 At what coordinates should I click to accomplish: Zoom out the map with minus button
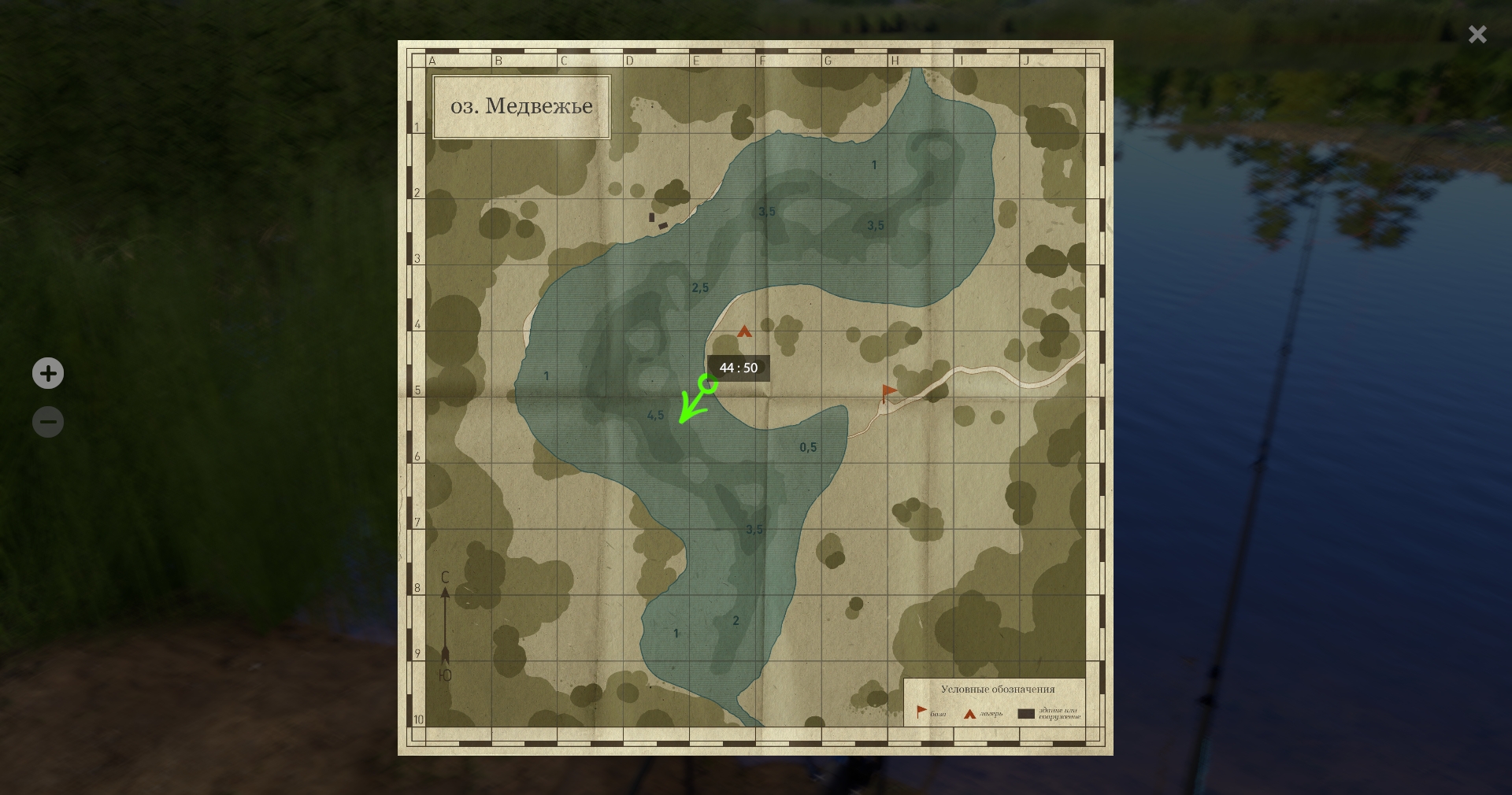[48, 422]
